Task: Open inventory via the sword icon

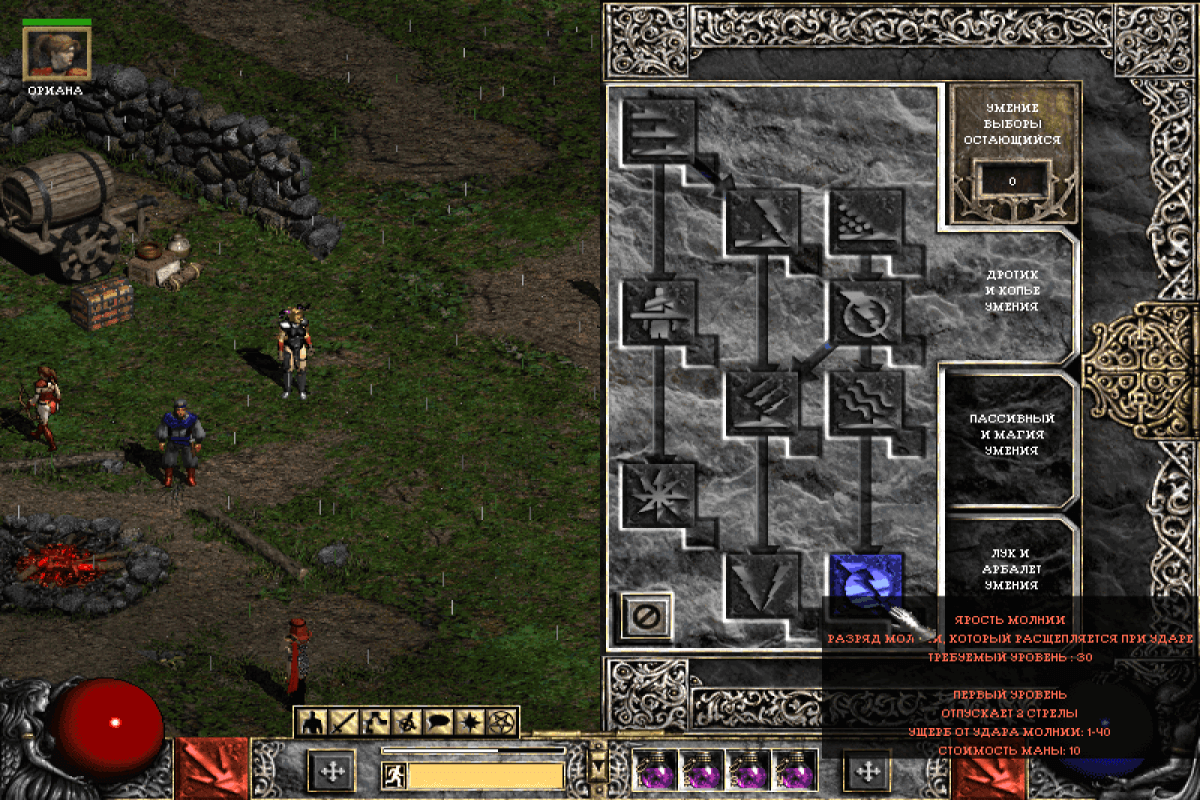Action: coord(344,720)
